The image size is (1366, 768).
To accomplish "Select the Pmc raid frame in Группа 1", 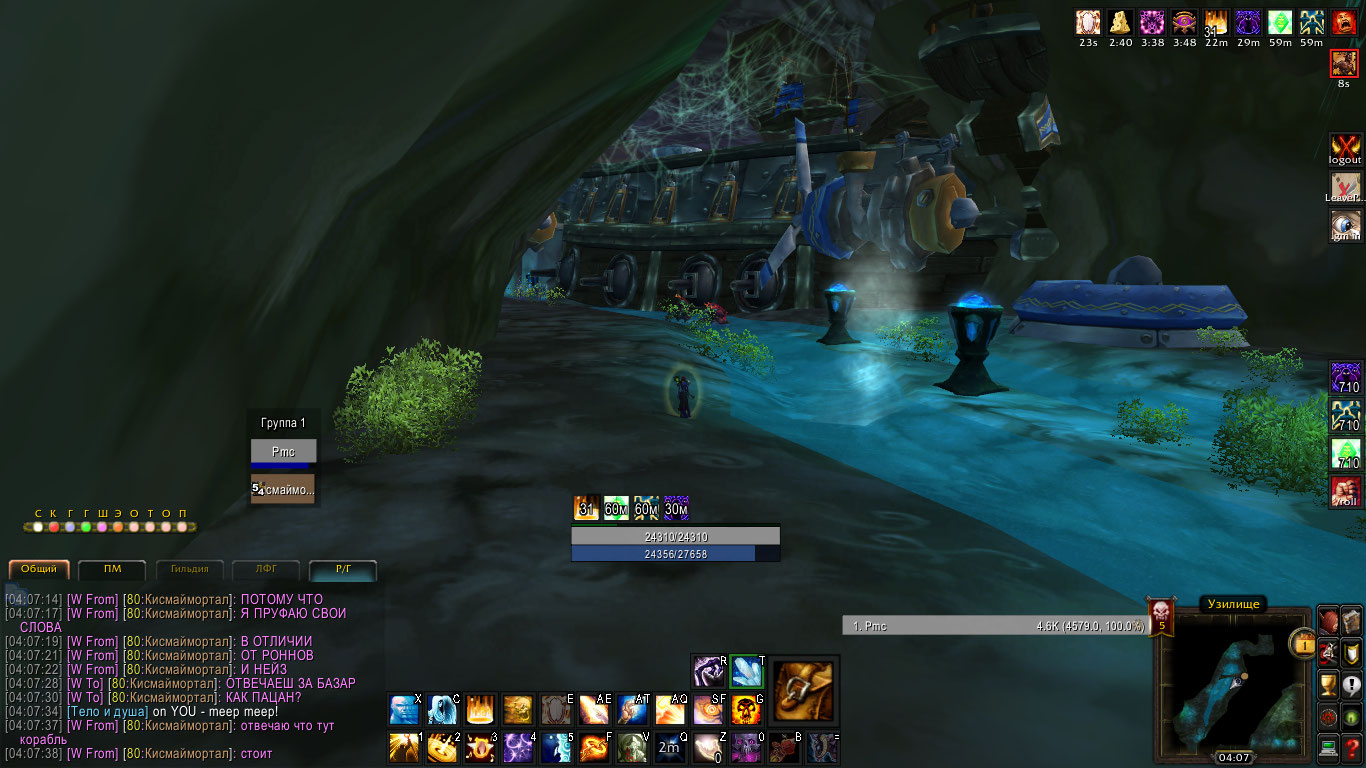I will tap(283, 451).
